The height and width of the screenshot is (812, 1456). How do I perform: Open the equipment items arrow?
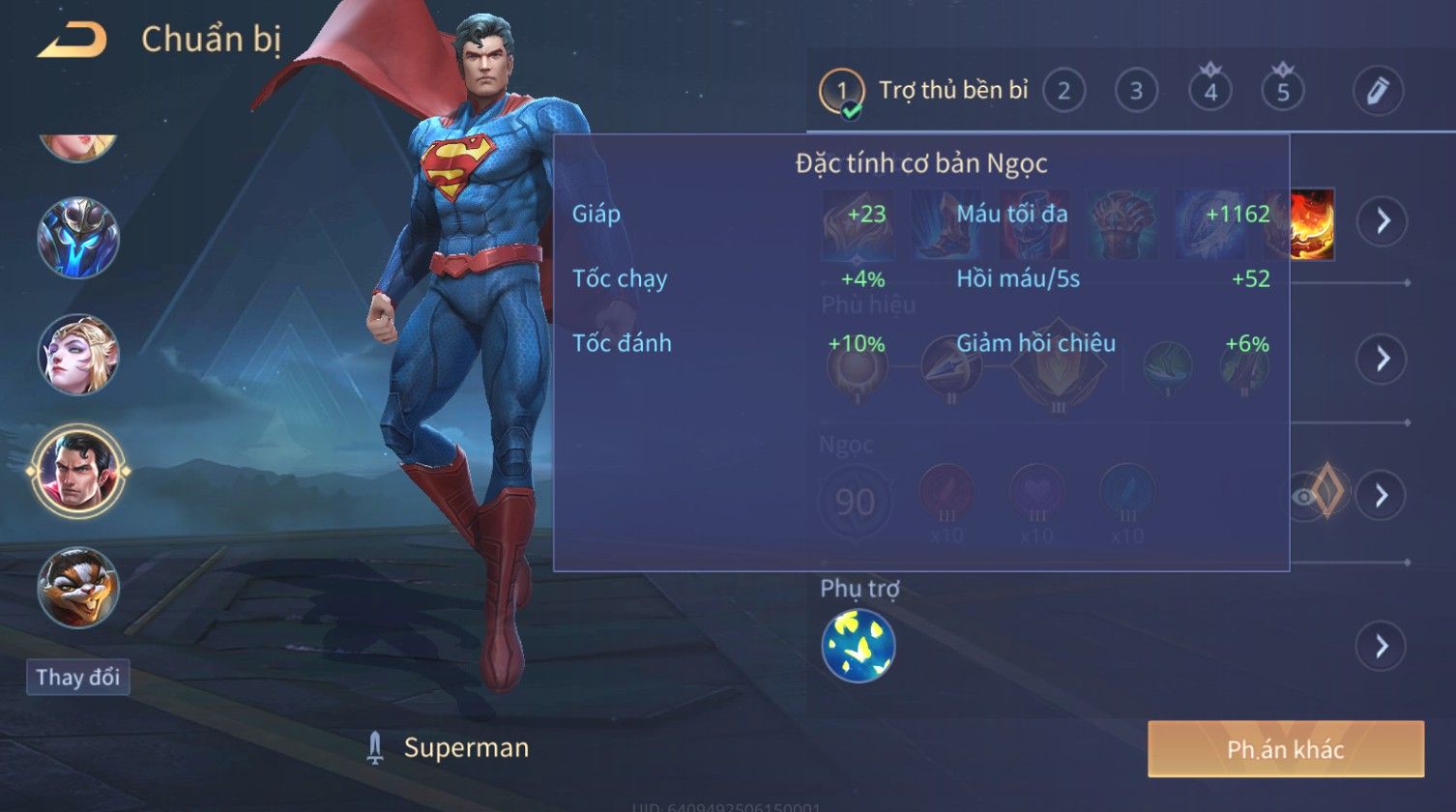1382,221
